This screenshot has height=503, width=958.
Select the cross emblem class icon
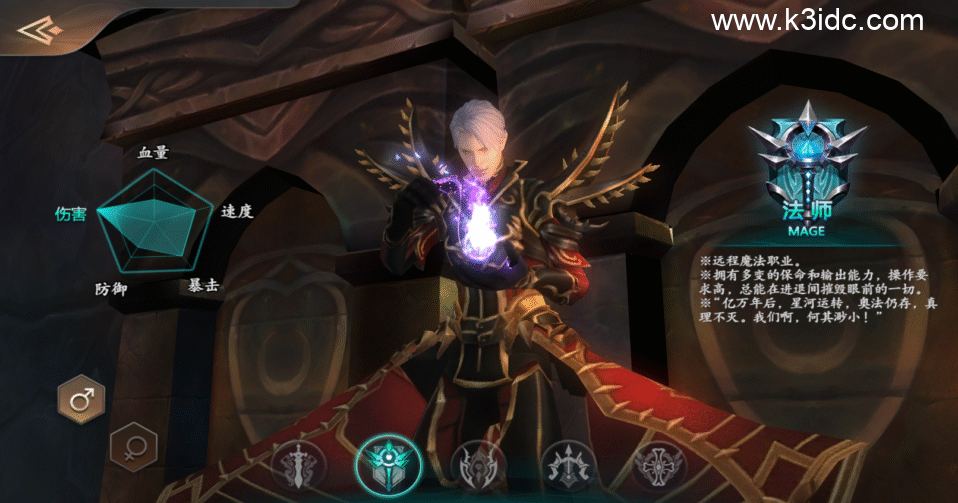coord(659,468)
